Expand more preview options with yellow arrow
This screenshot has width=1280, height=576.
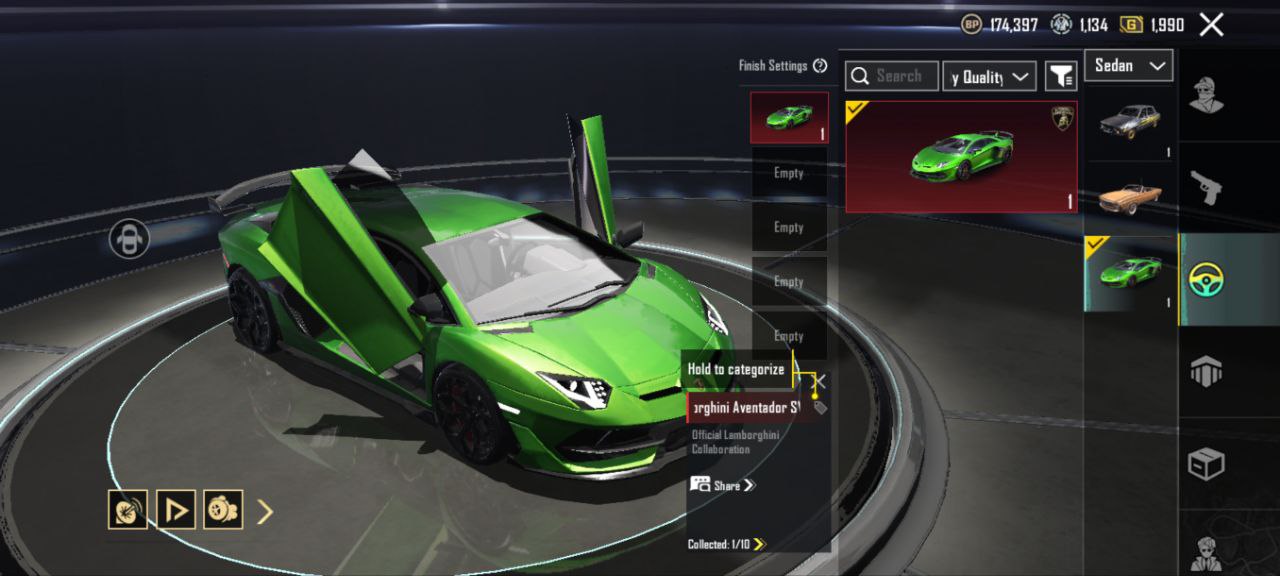click(x=265, y=512)
